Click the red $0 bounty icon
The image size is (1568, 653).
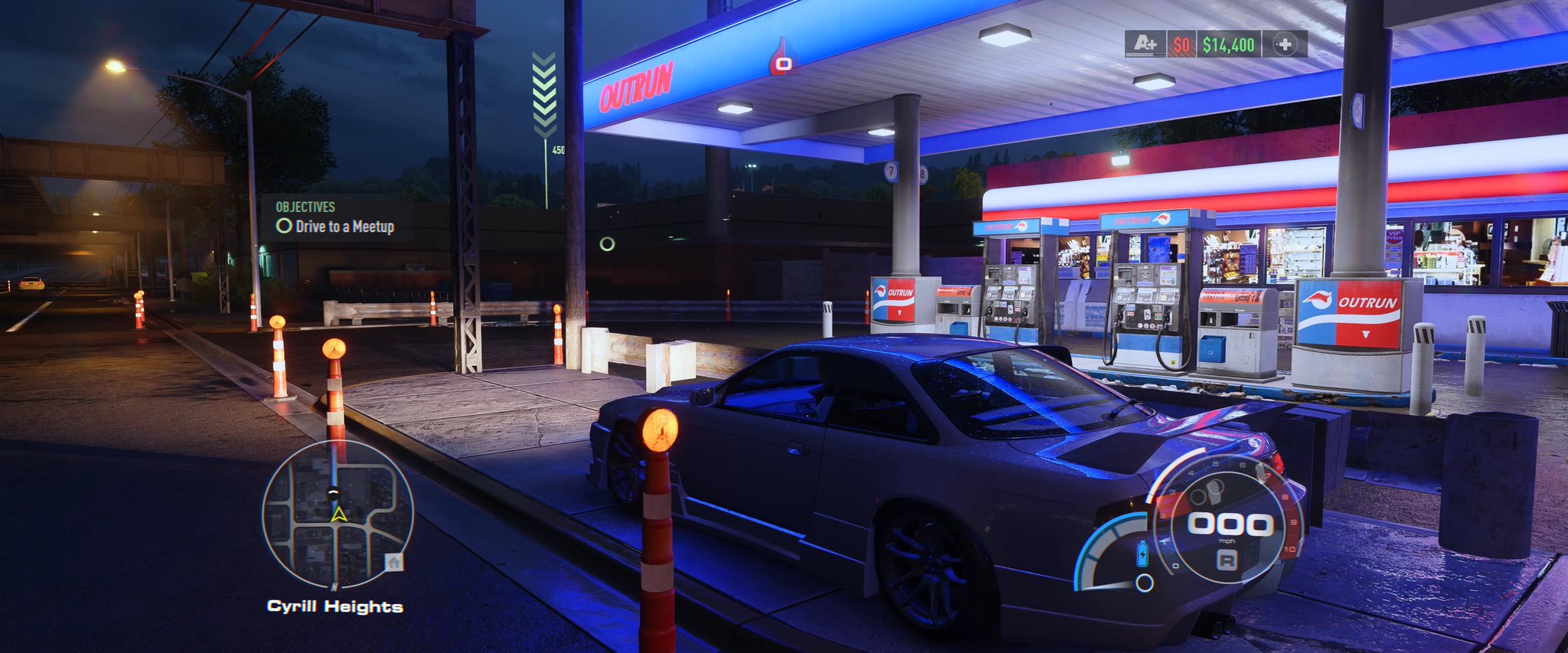pos(1180,46)
